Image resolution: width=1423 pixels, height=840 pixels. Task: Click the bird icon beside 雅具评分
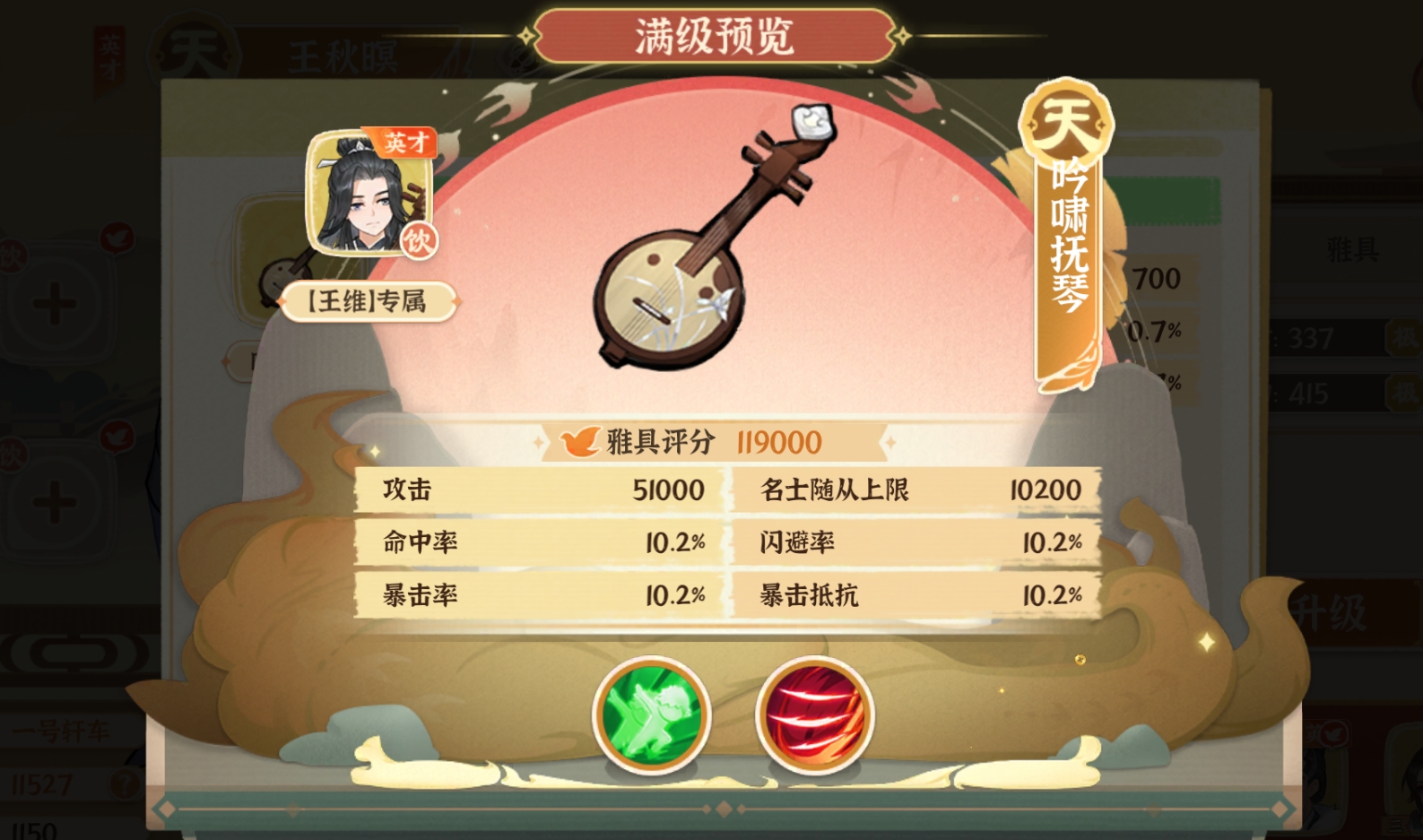pos(583,440)
